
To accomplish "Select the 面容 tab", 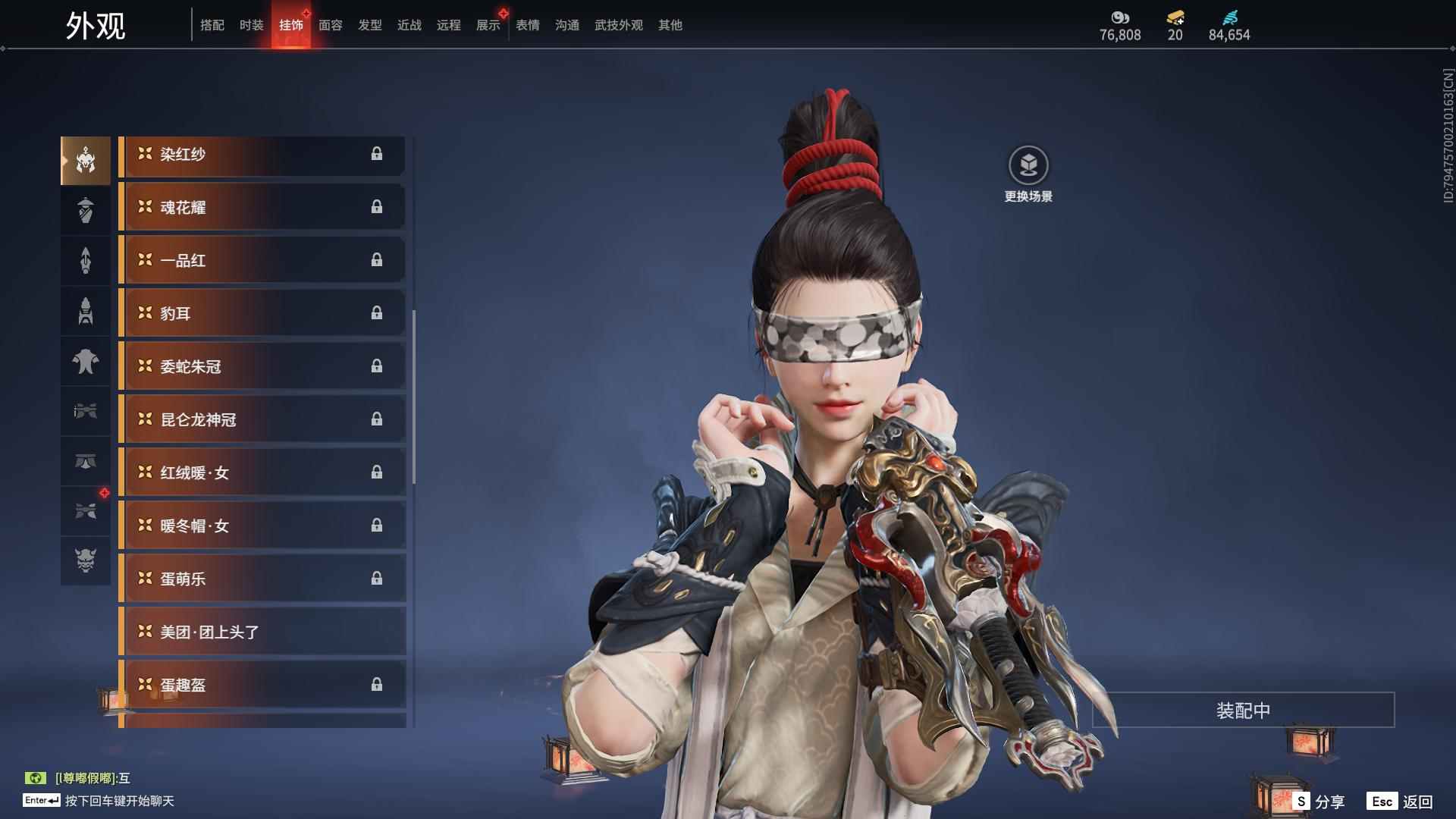I will [x=331, y=25].
